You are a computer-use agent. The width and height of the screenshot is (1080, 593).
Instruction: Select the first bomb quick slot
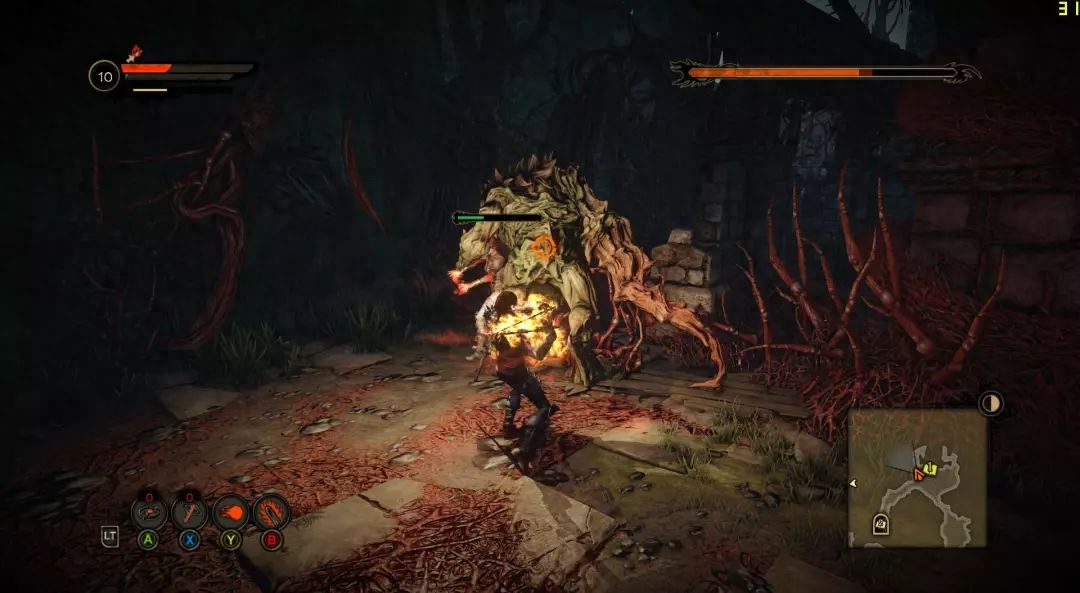[x=149, y=513]
